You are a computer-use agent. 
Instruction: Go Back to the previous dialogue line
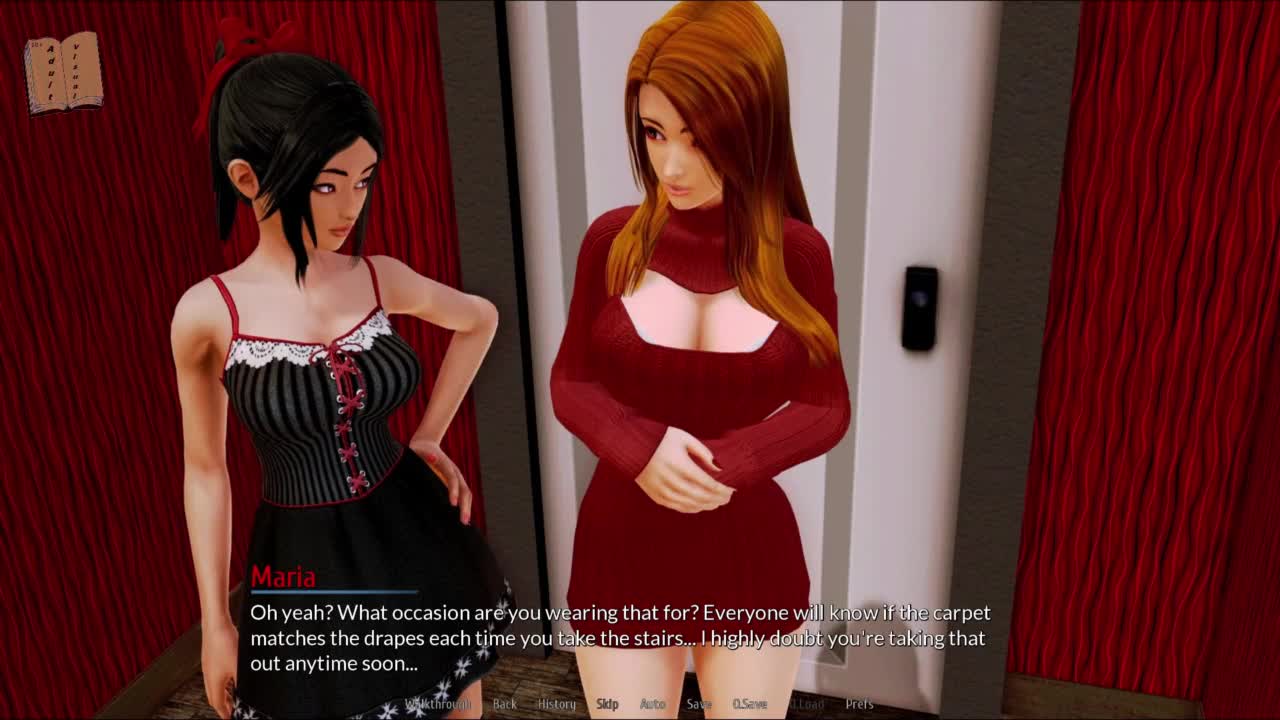505,704
